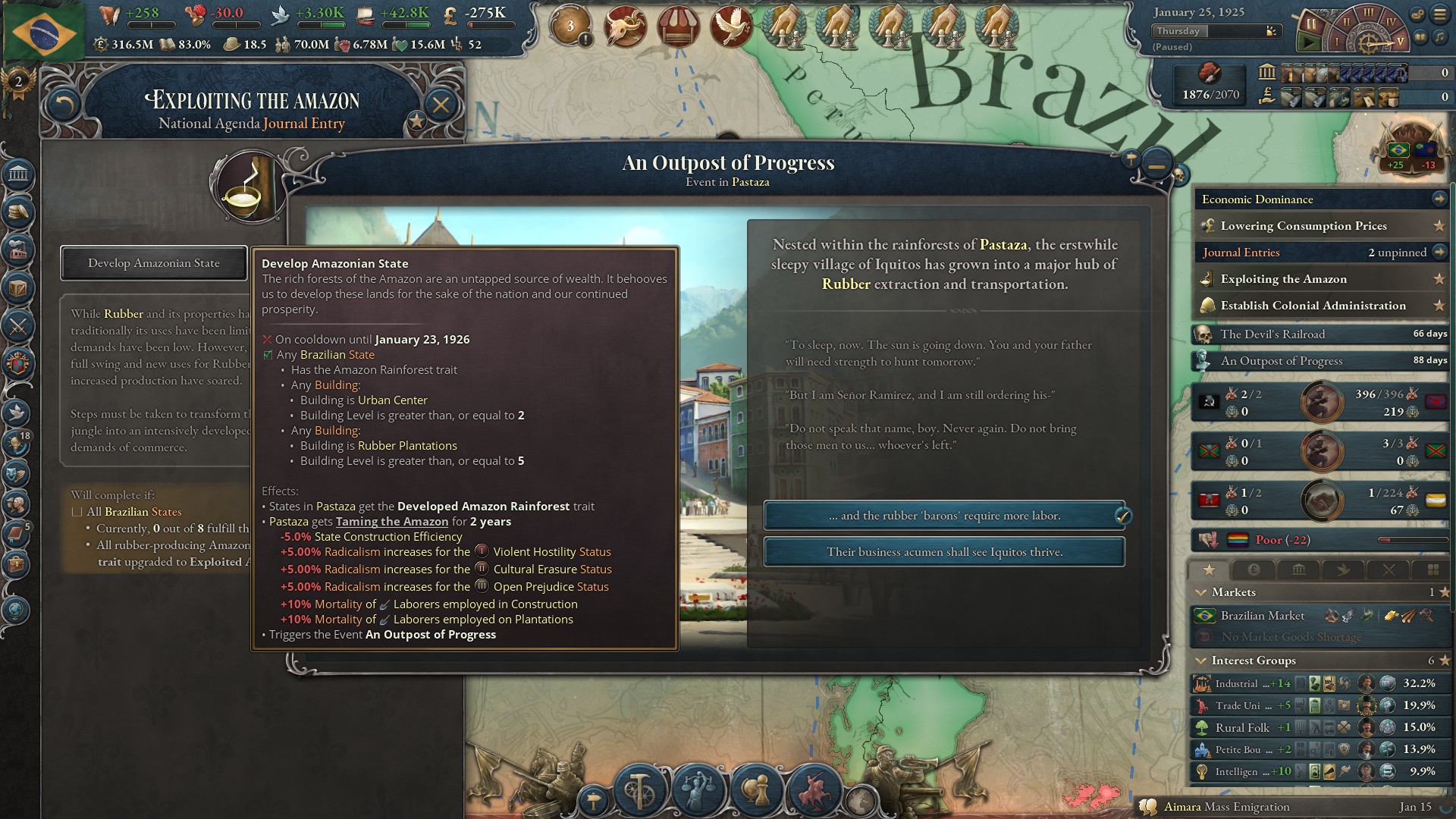Switch to the military outliner tab
The width and height of the screenshot is (1456, 819).
pos(1389,570)
